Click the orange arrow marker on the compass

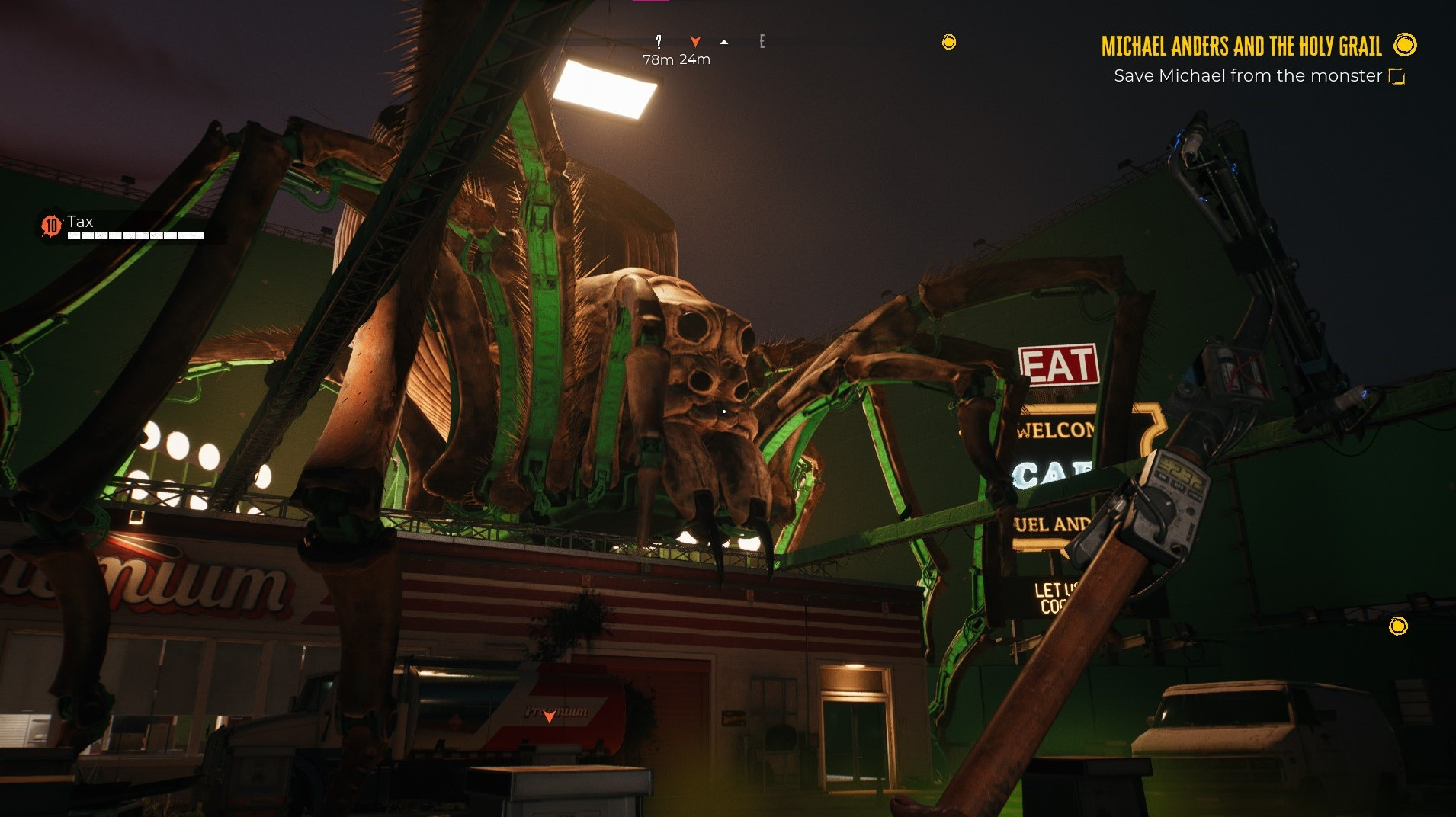pos(695,41)
